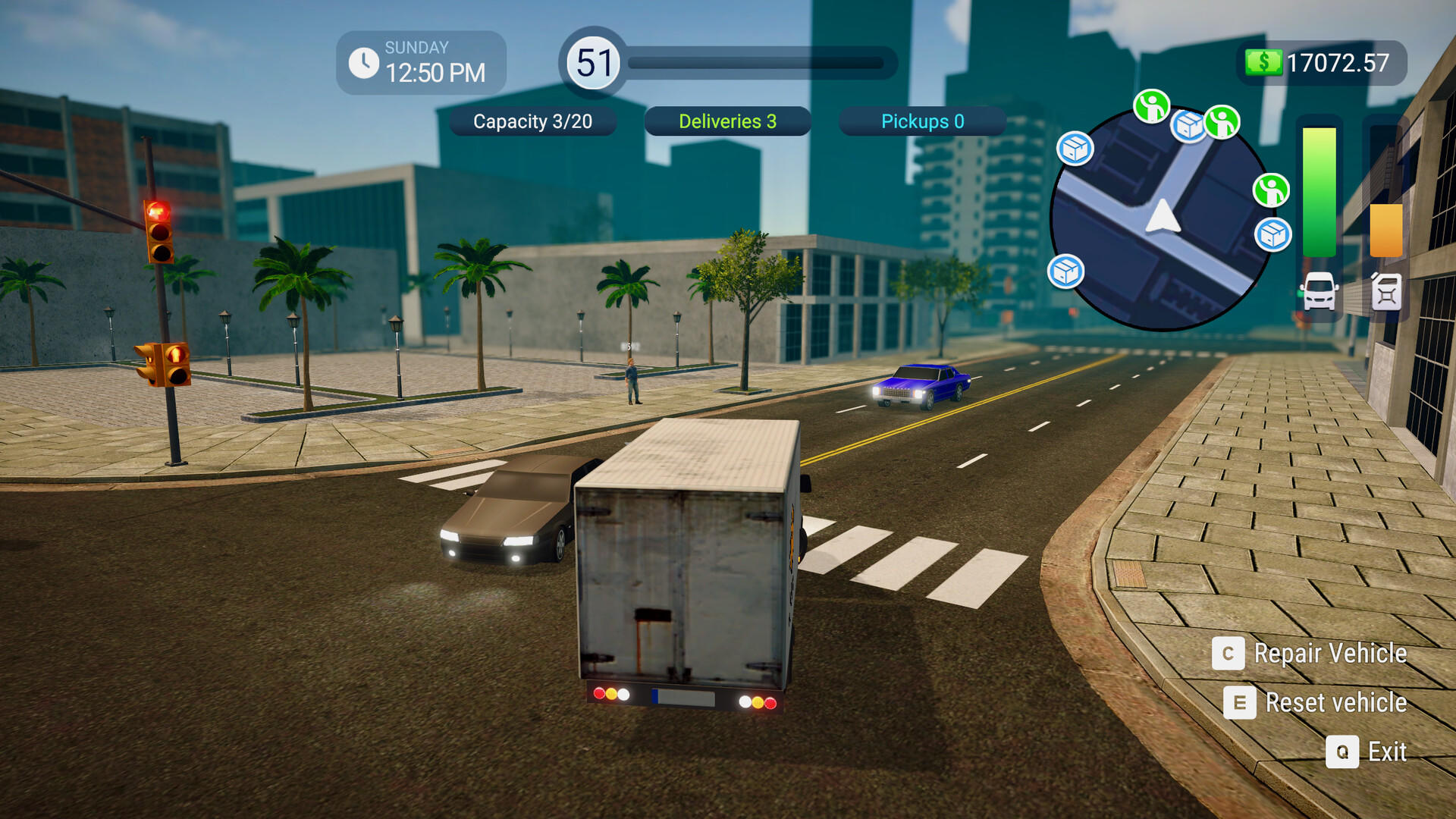Click the Q key prompt near Exit
The width and height of the screenshot is (1456, 819).
pyautogui.click(x=1343, y=752)
